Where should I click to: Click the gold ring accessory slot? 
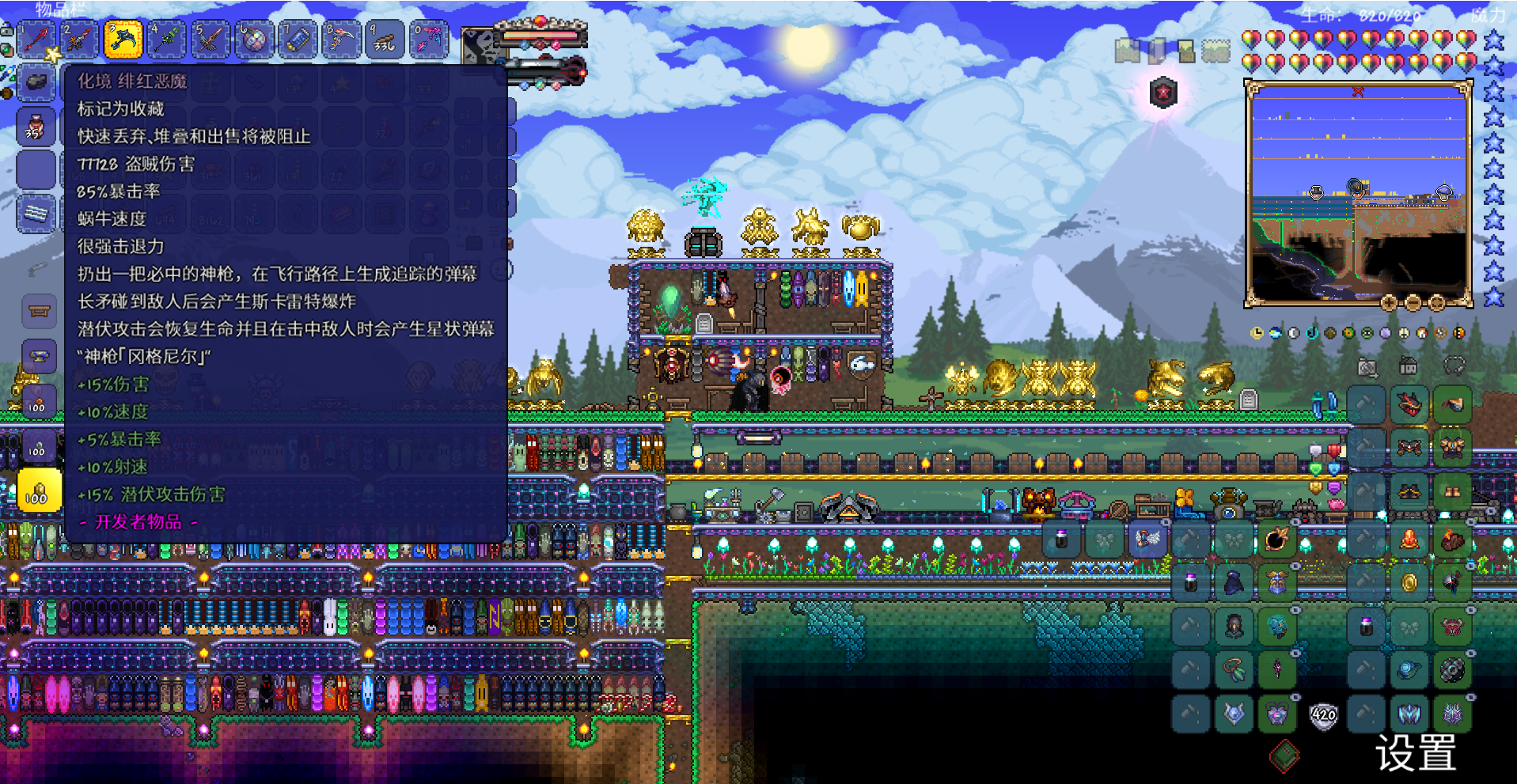click(x=1409, y=583)
